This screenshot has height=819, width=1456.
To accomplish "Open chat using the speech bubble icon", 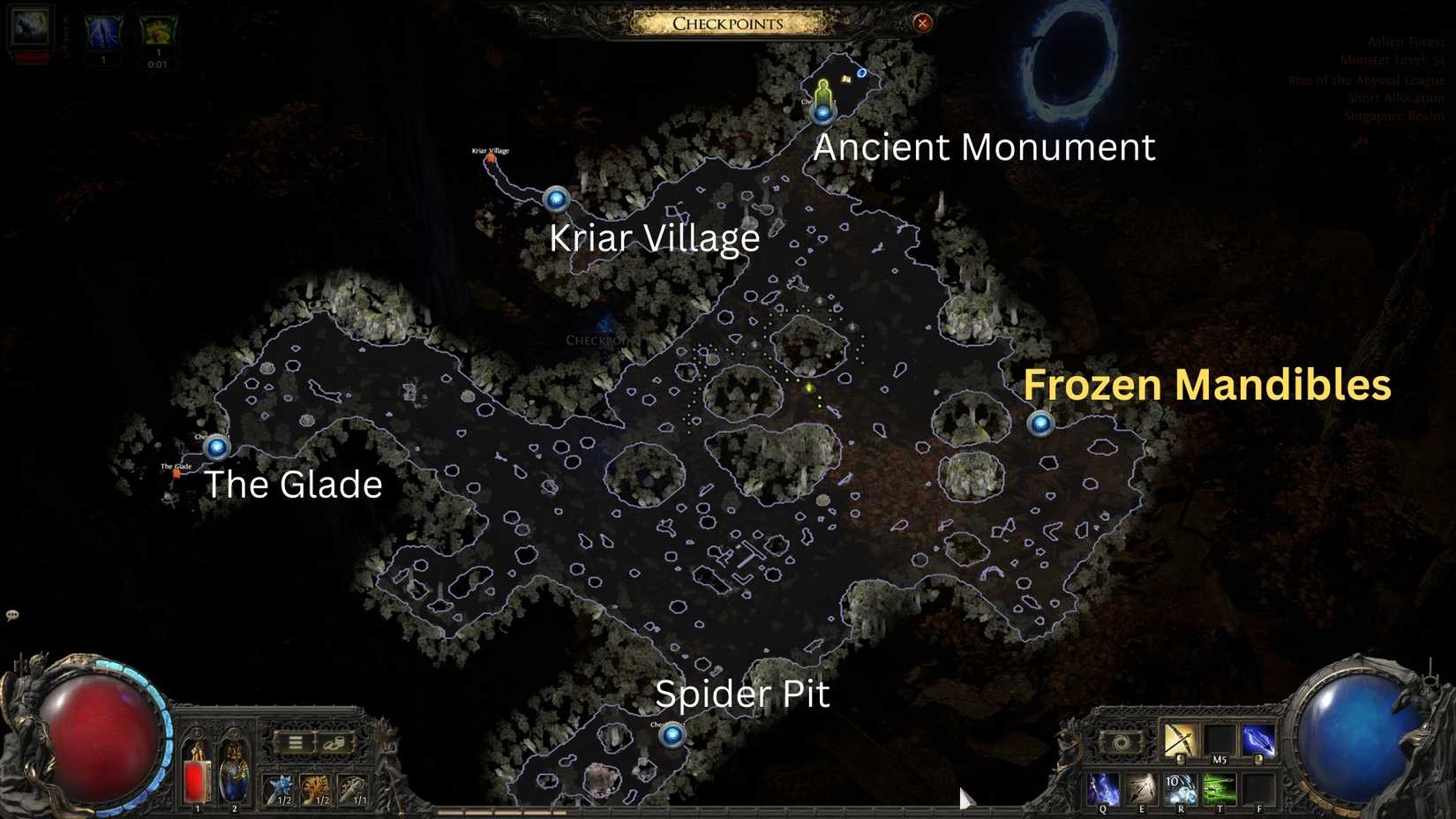I will point(12,613).
